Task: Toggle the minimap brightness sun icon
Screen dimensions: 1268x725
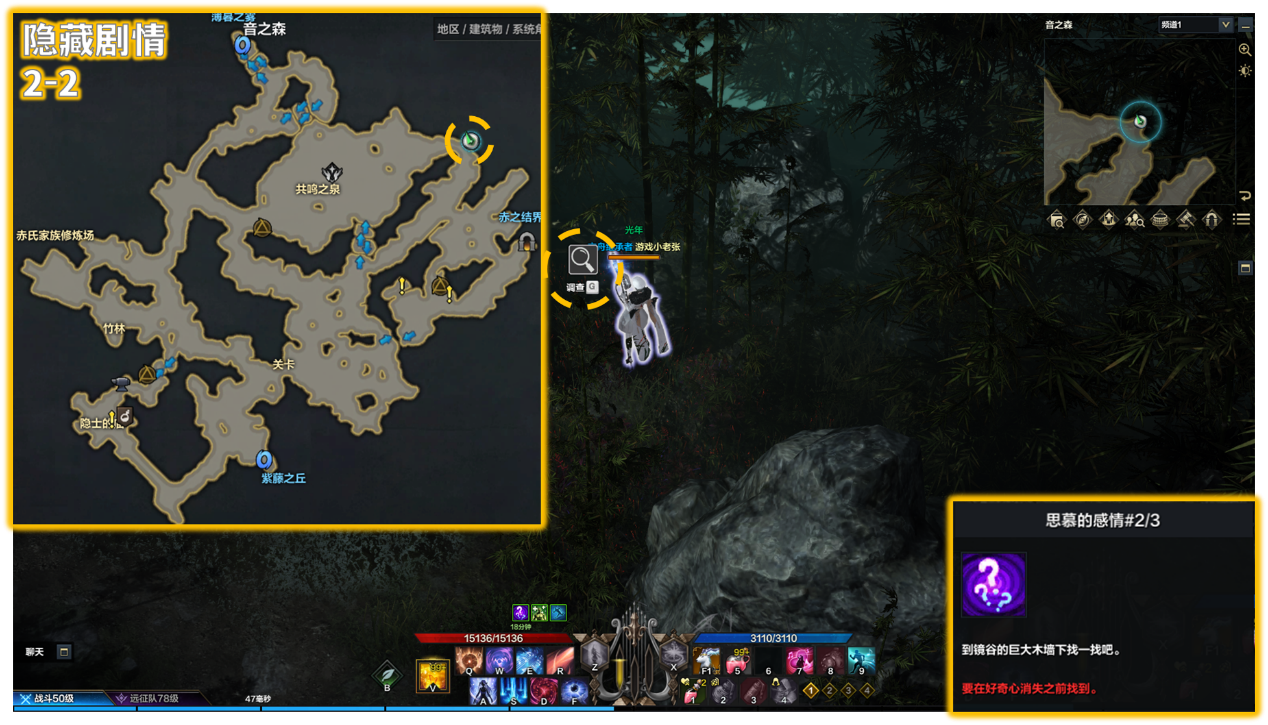Action: [1245, 71]
